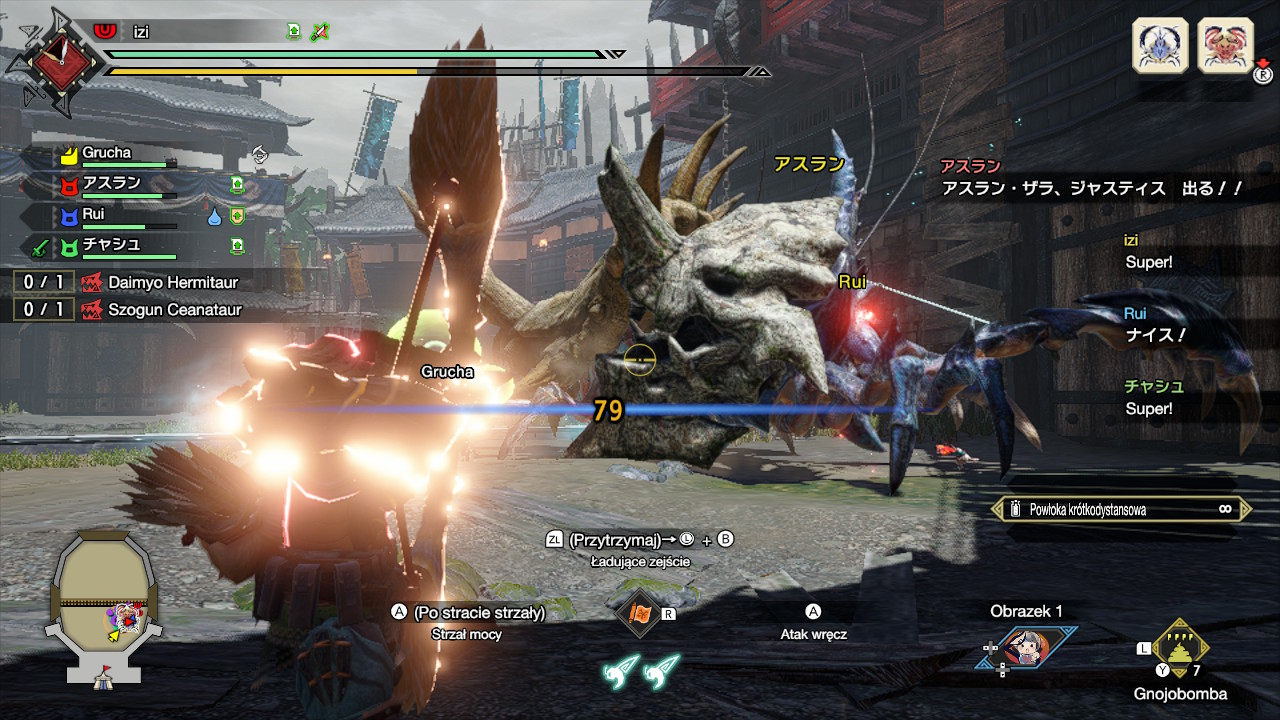The width and height of the screenshot is (1280, 720).
Task: Click the Strzał mocy power shot prompt
Action: [x=469, y=635]
